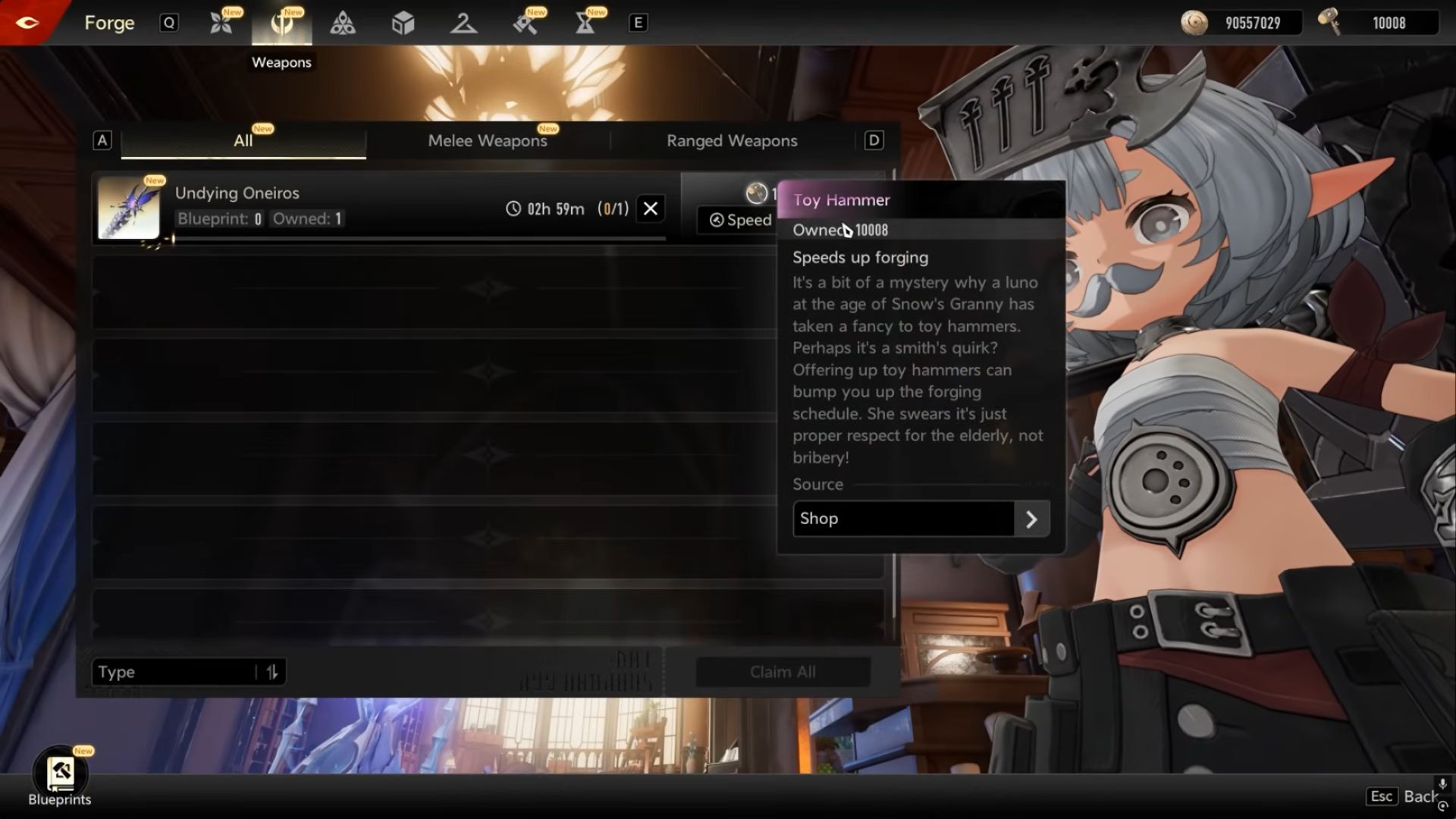Image resolution: width=1456 pixels, height=819 pixels.
Task: Expand the Shop source entry
Action: point(1031,519)
